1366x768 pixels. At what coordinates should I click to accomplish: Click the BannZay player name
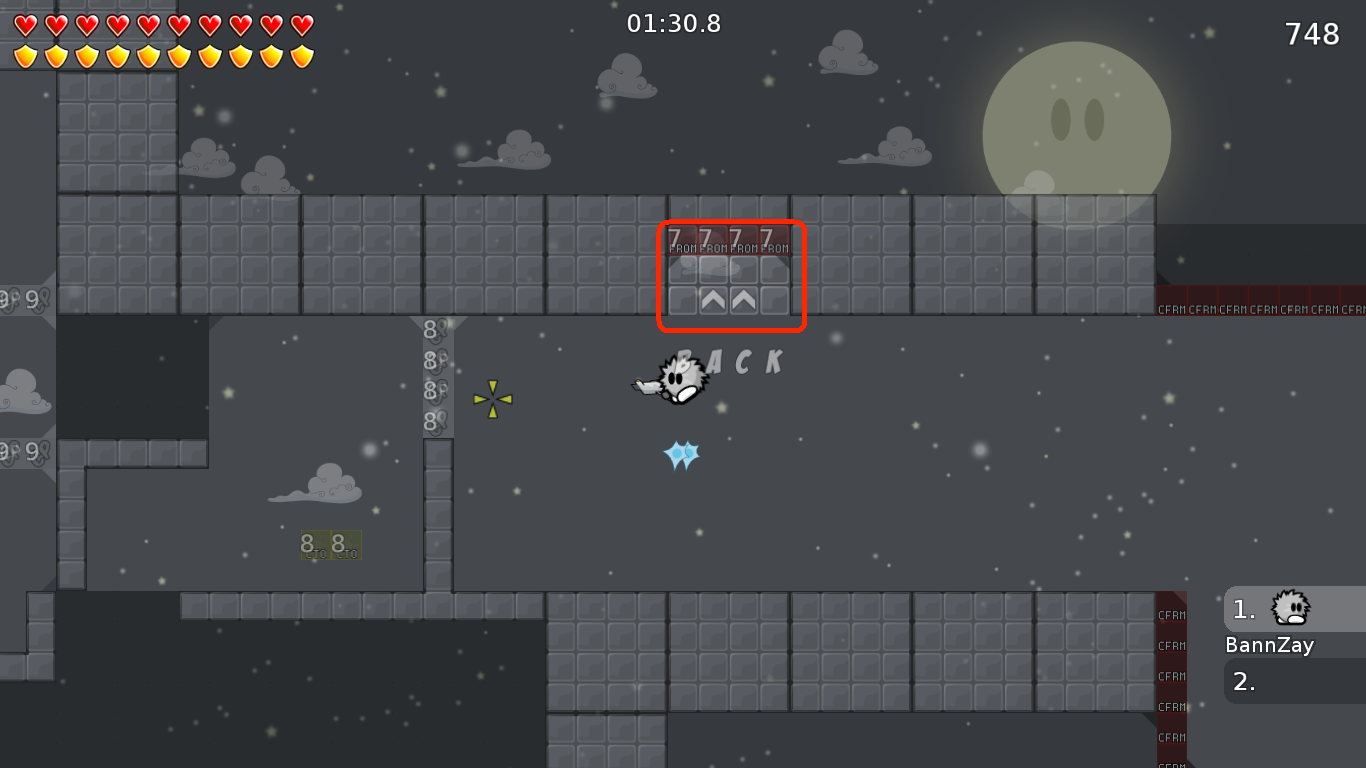point(1269,645)
